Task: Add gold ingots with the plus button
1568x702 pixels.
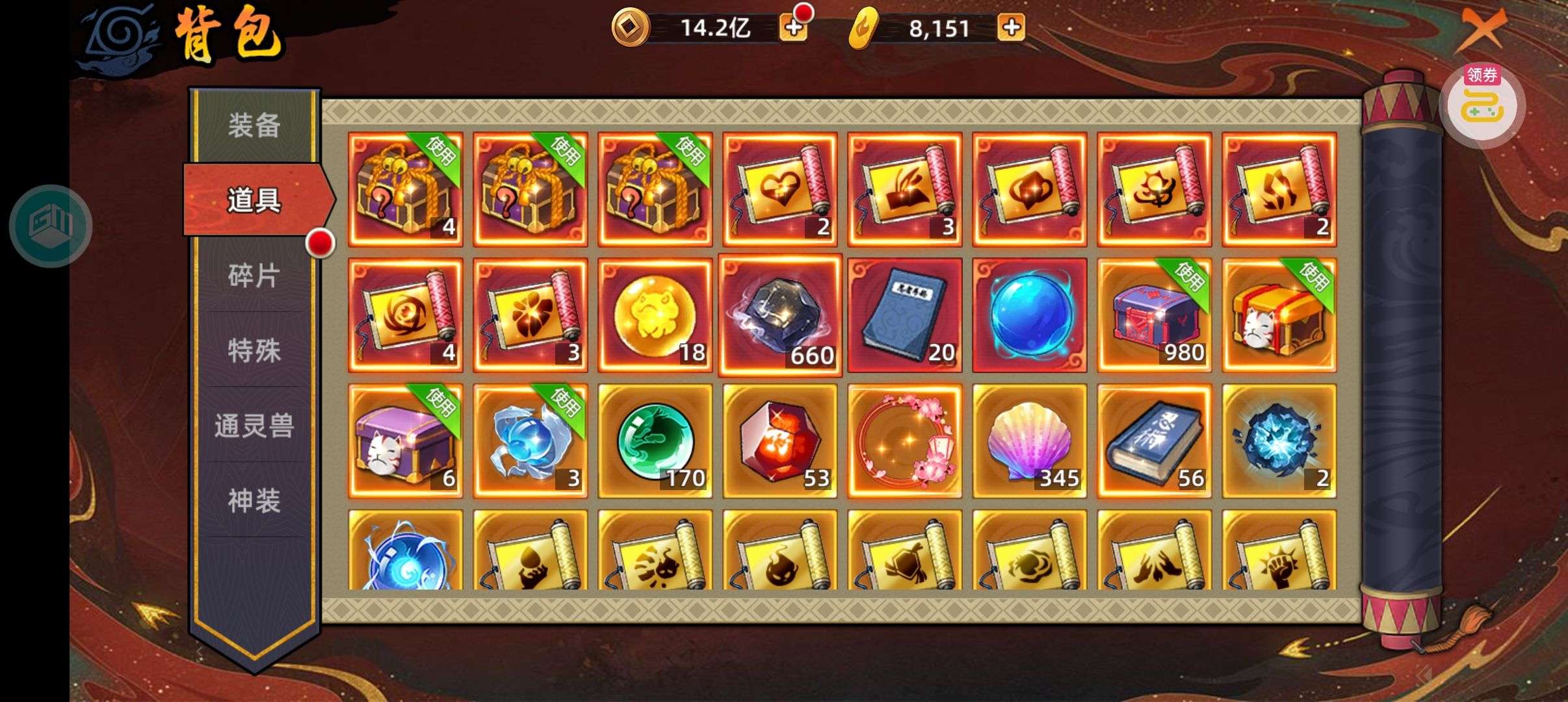Action: click(x=1011, y=28)
